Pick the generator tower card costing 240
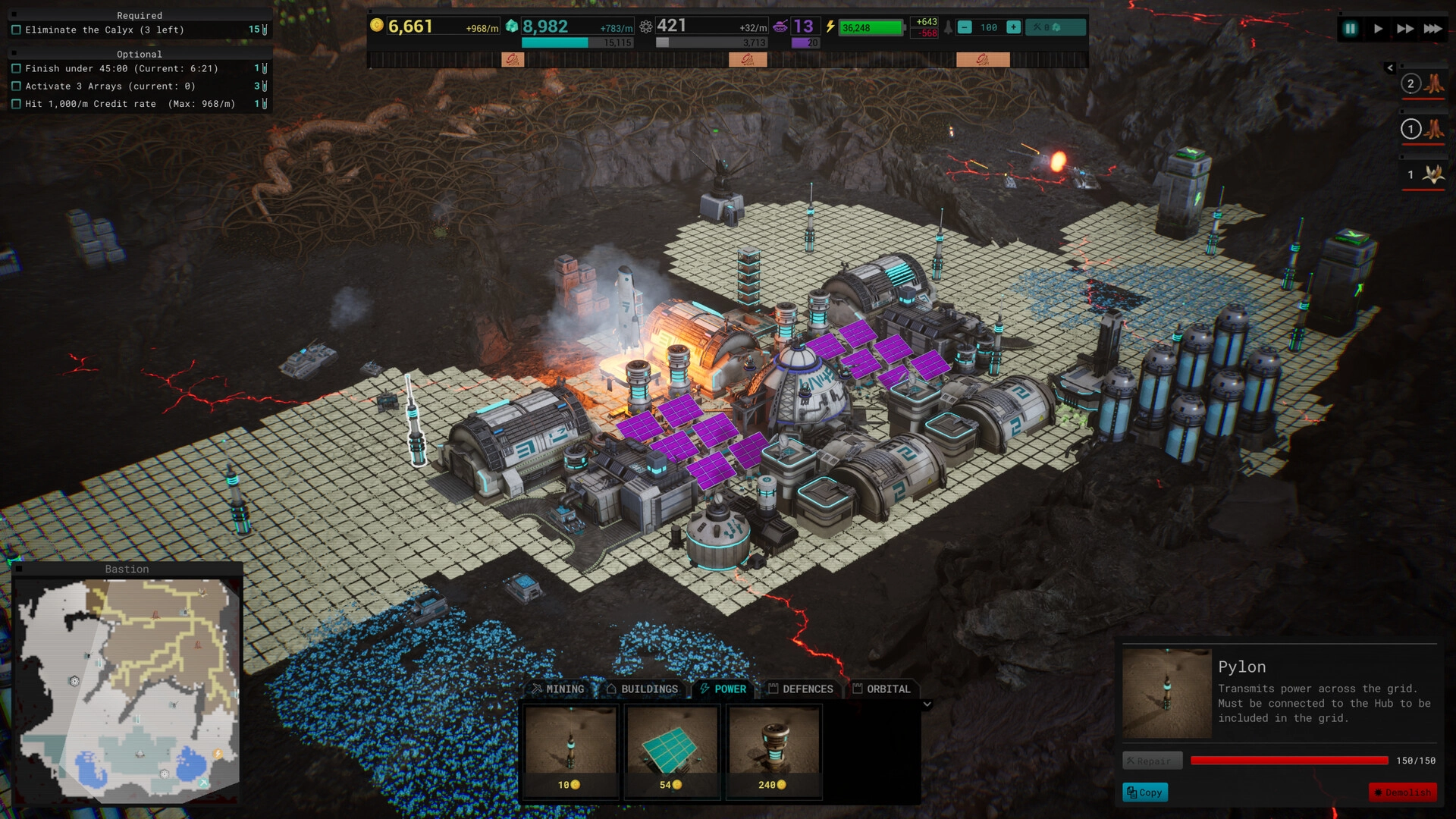This screenshot has height=819, width=1456. pyautogui.click(x=773, y=751)
